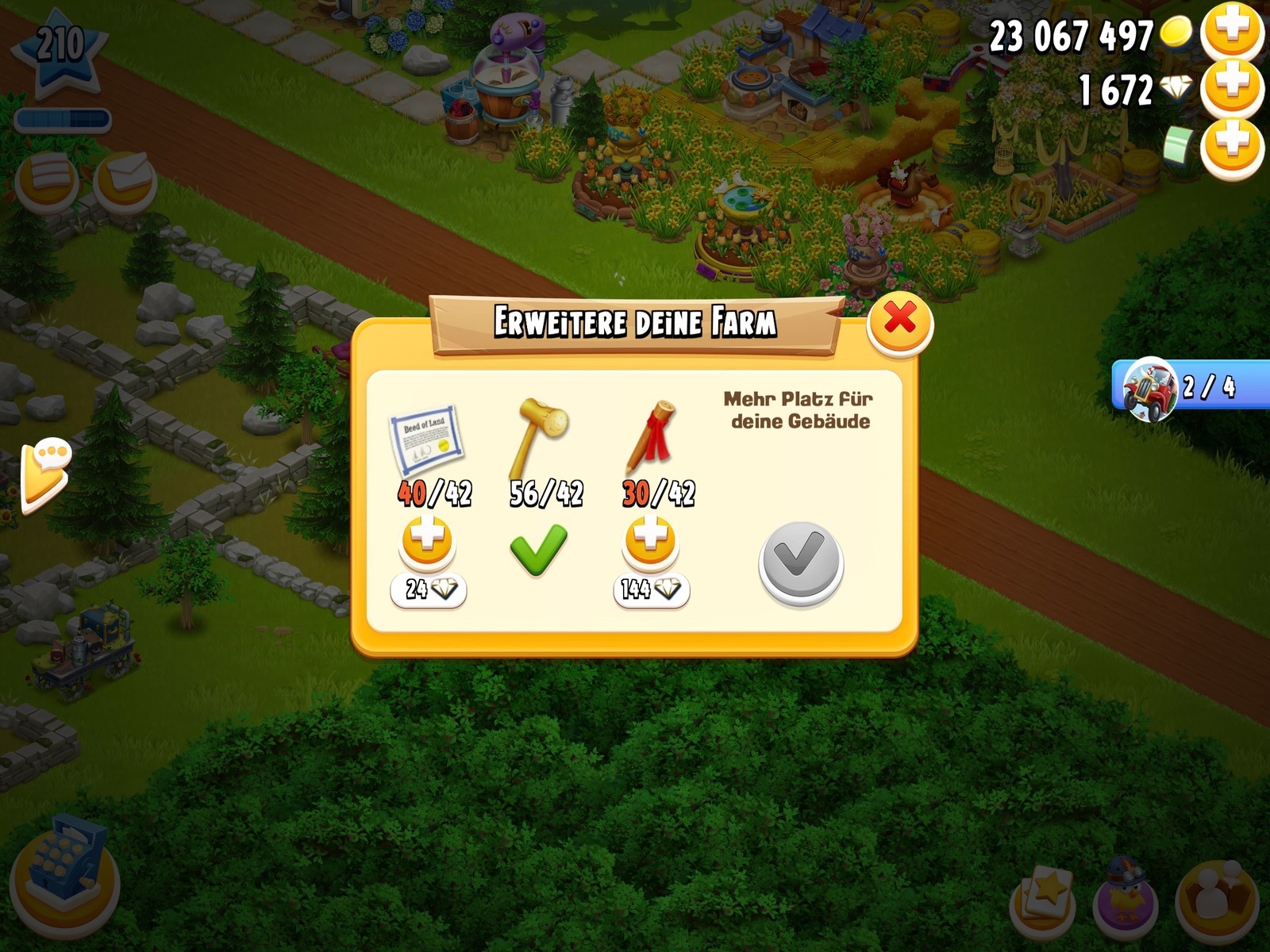Add more green vouchers with plus button
The image size is (1270, 952).
pos(1231,147)
